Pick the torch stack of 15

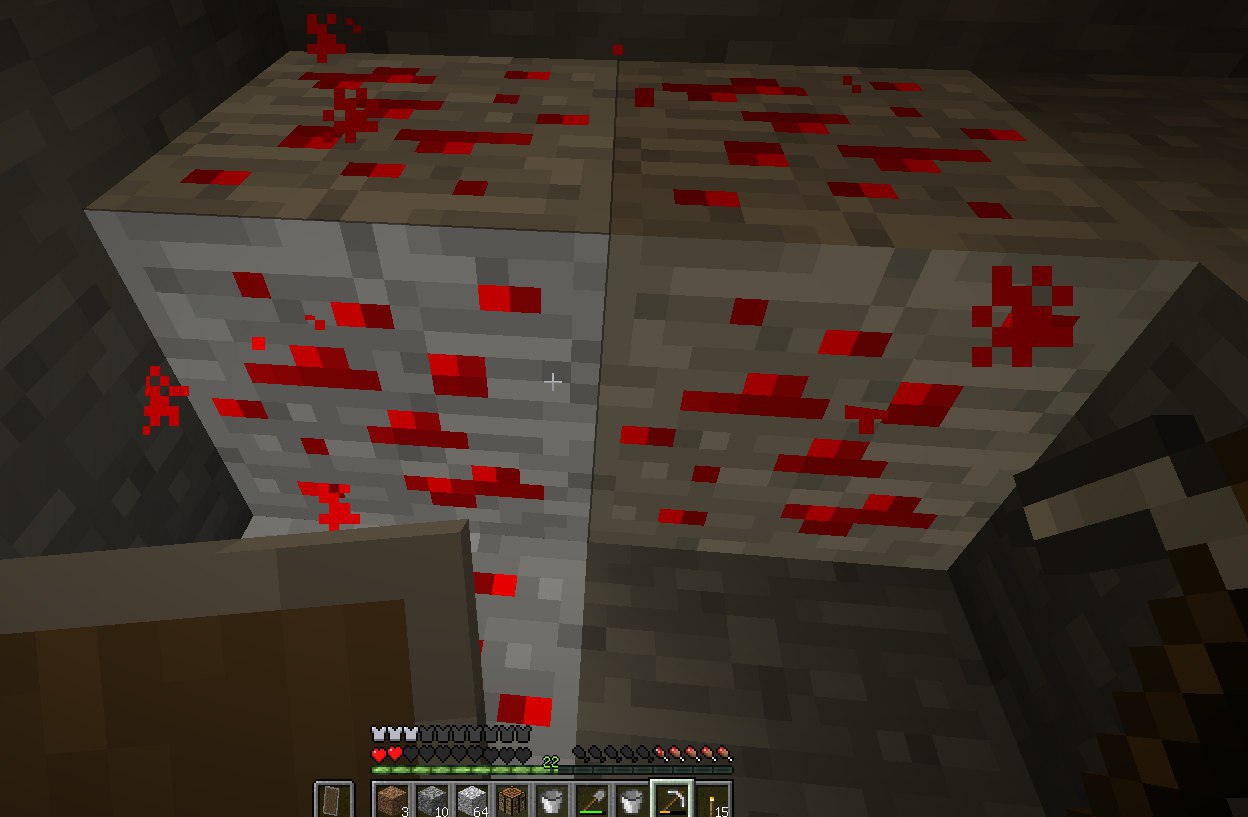click(x=711, y=800)
